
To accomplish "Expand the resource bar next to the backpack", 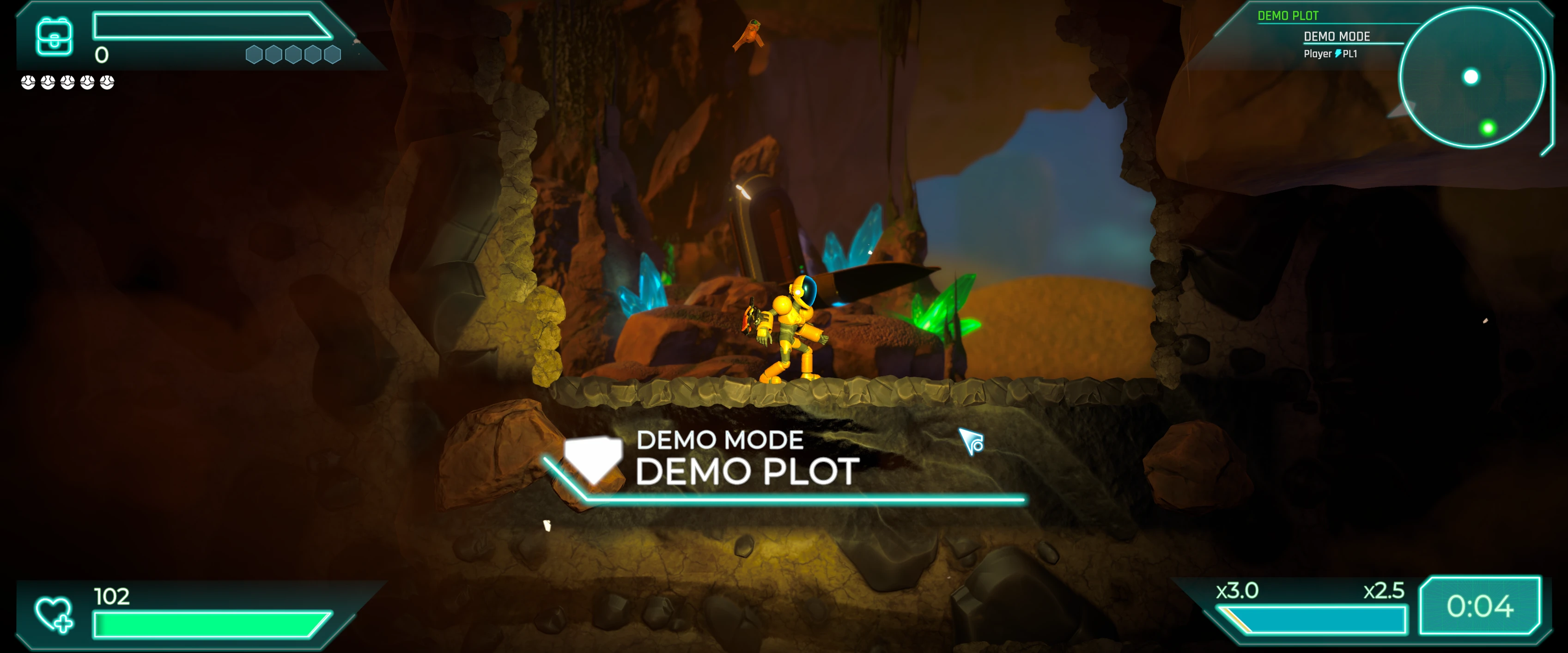I will [x=207, y=24].
